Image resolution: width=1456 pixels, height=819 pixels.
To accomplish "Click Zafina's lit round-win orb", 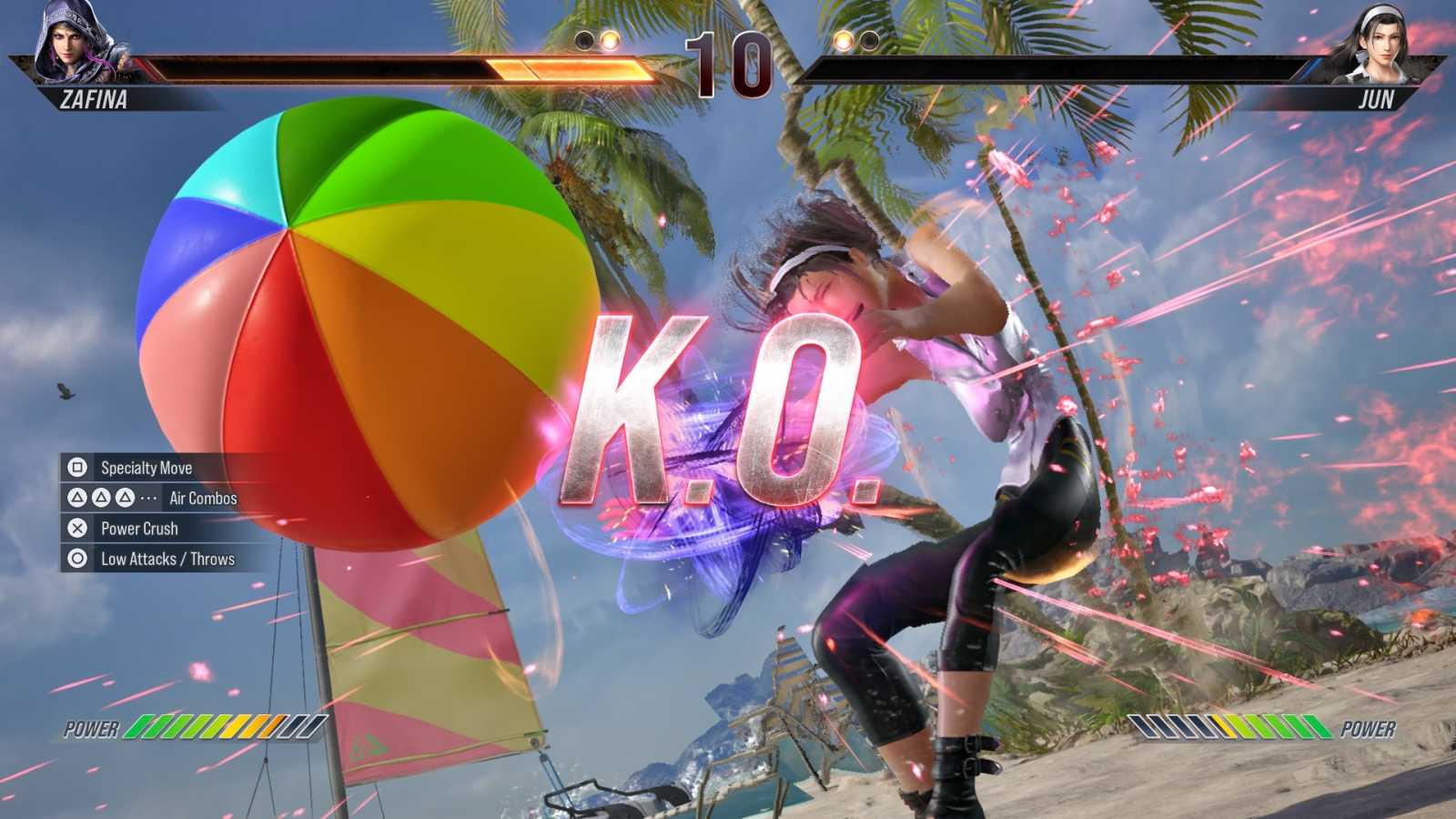I will click(609, 41).
